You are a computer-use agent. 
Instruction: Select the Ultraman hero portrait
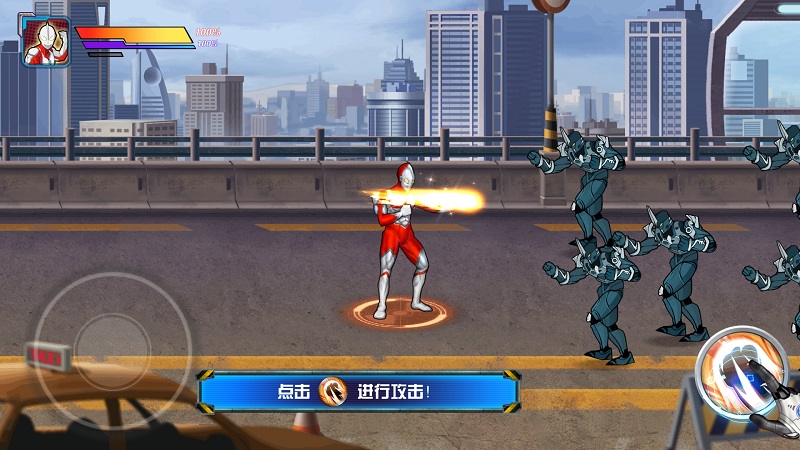tap(41, 43)
